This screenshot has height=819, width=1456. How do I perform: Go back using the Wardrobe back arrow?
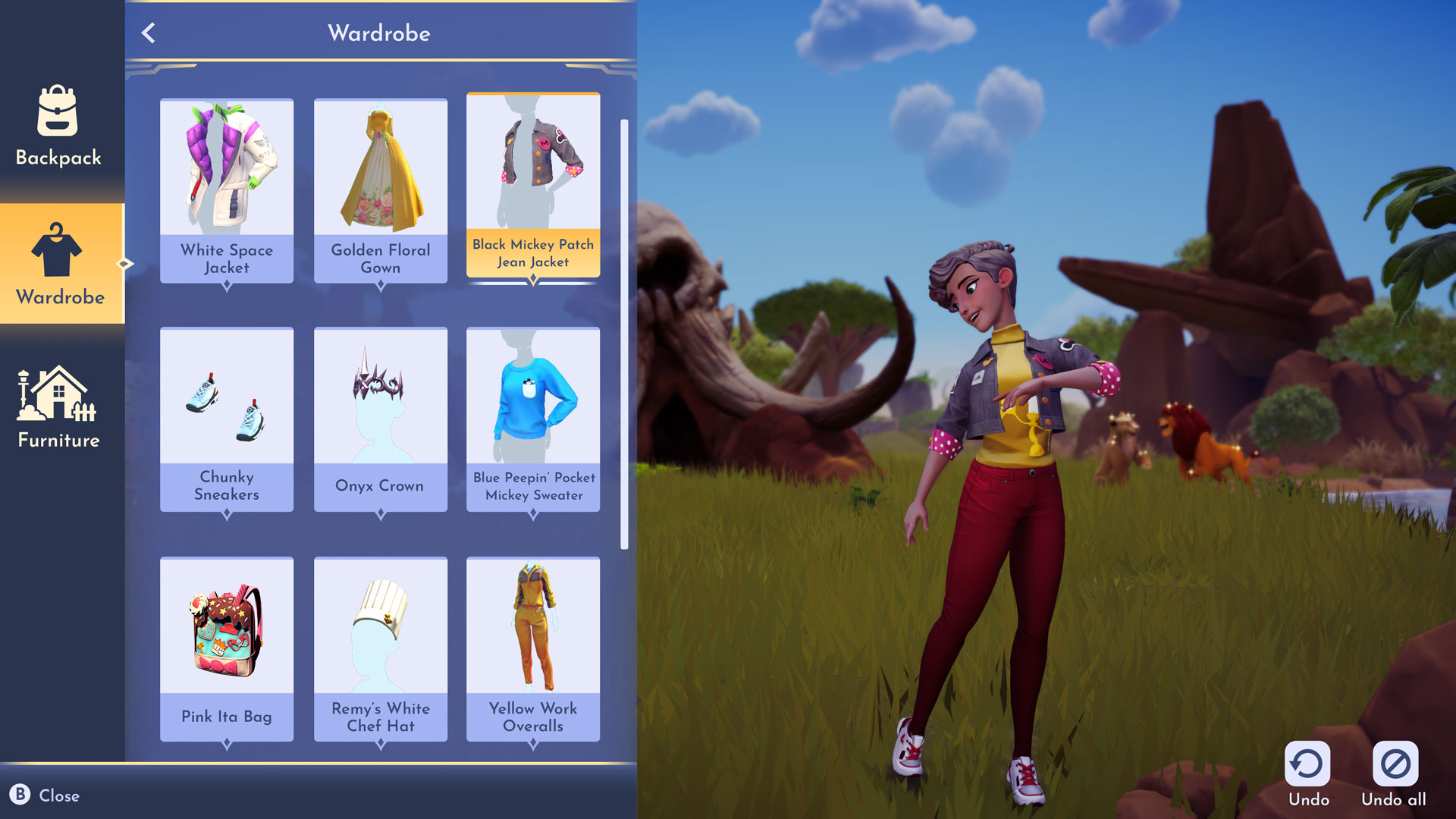click(x=149, y=33)
